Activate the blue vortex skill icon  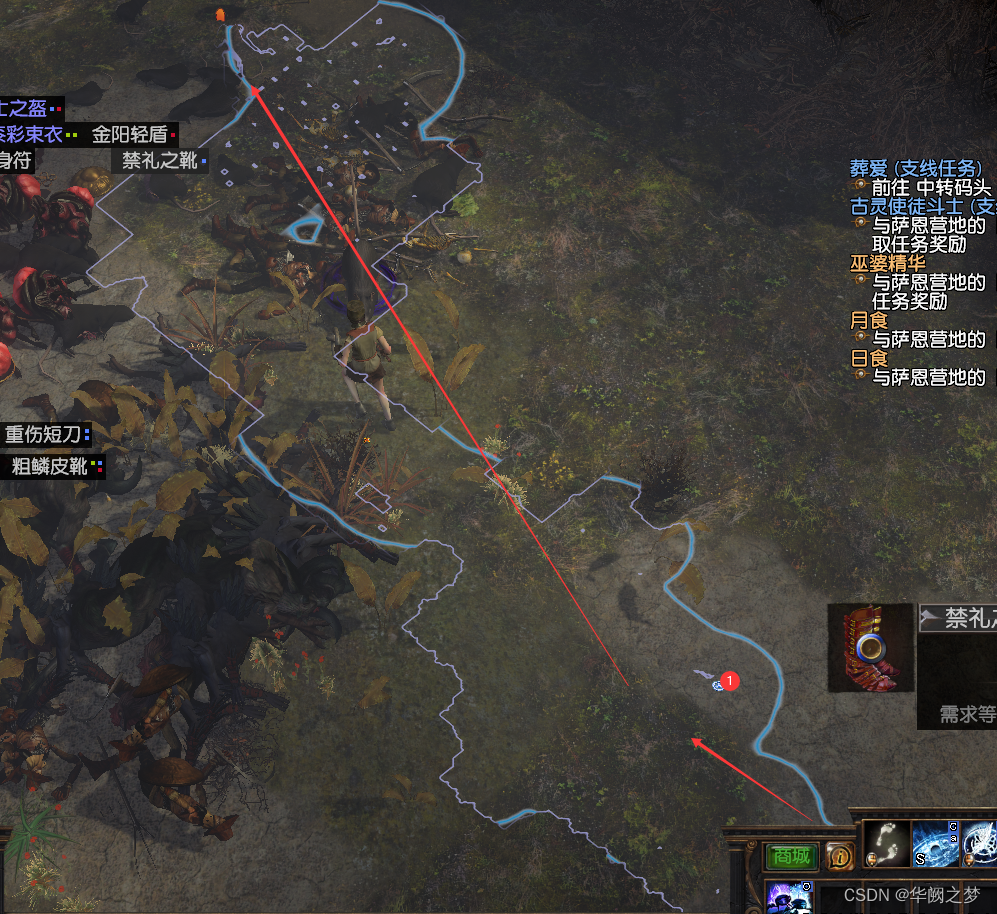[x=936, y=843]
